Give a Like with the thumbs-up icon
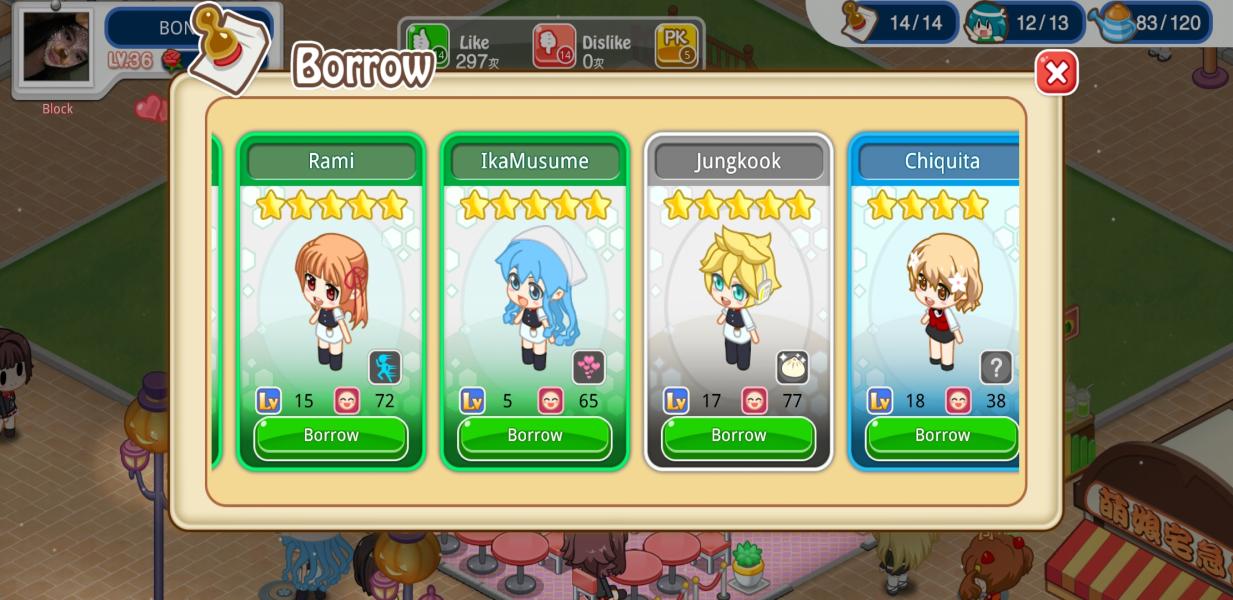 [428, 46]
